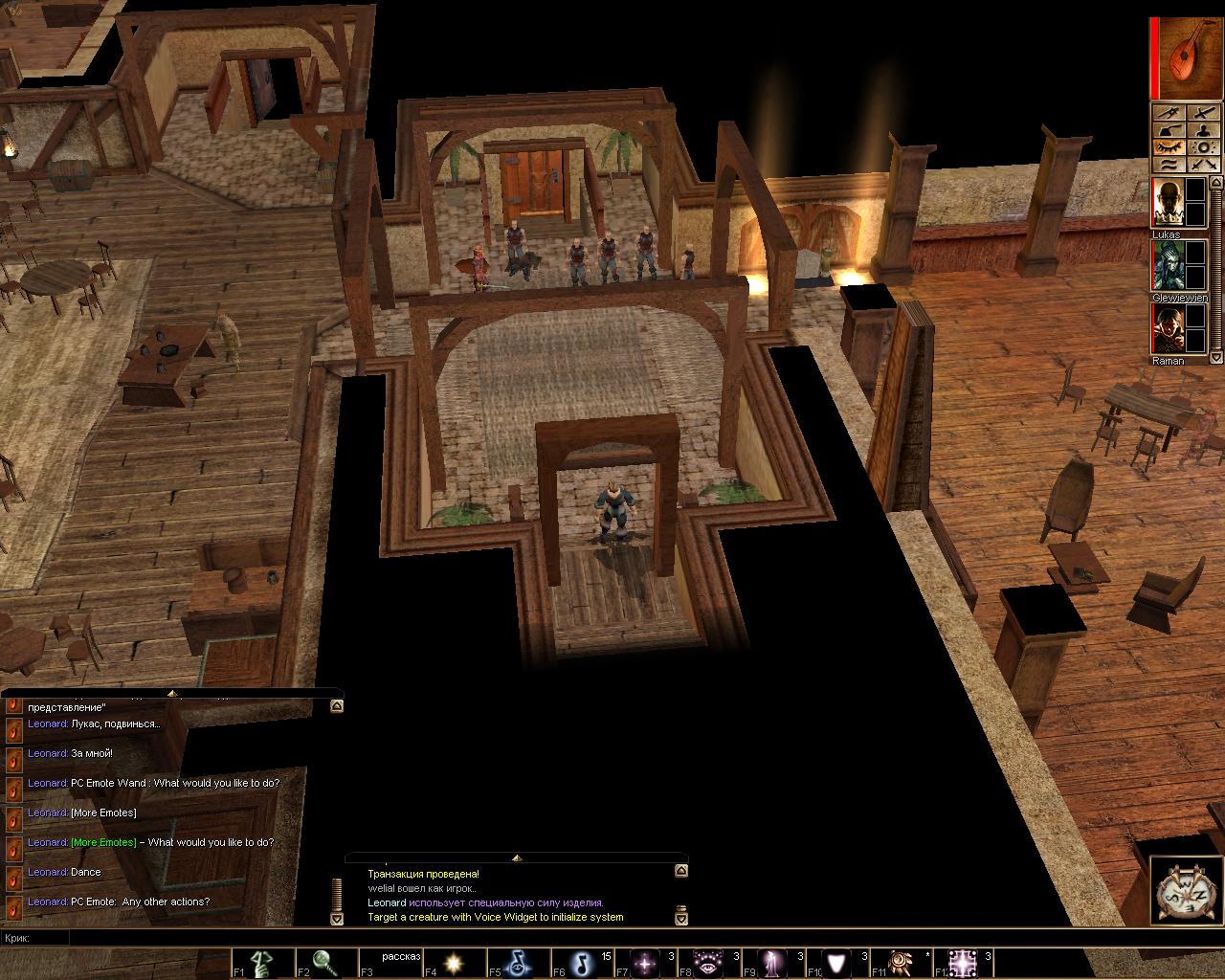Use the F2 magnifying glass search quickslot

click(x=327, y=963)
